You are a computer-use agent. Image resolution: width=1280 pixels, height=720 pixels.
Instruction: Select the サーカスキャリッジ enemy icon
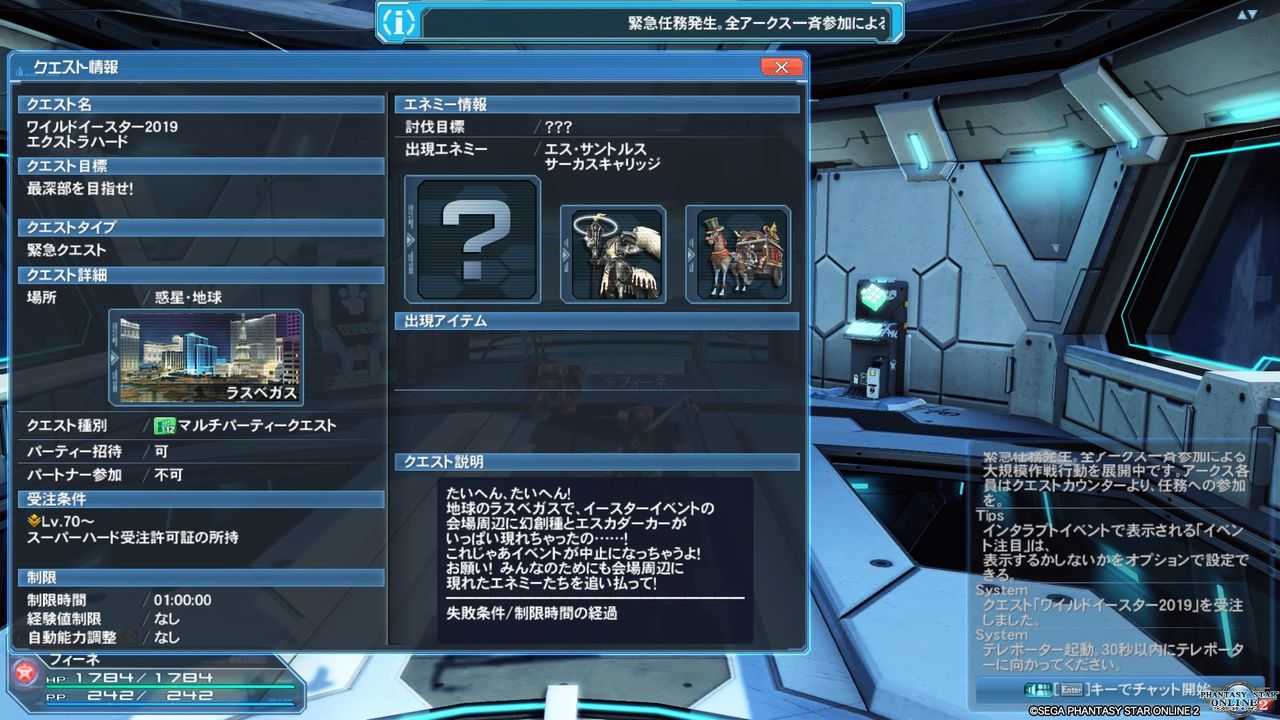pyautogui.click(x=739, y=253)
